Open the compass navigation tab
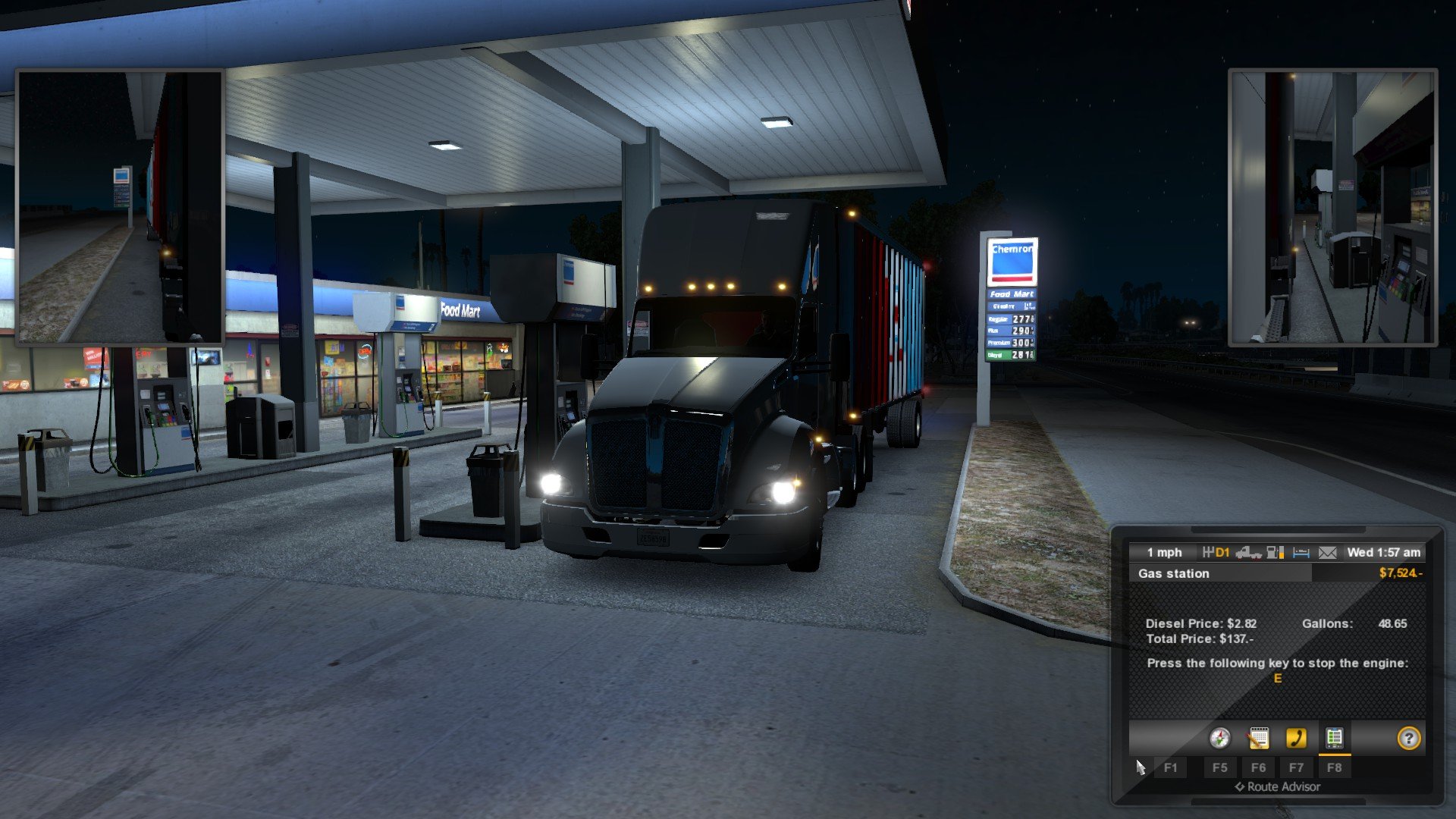 pyautogui.click(x=1219, y=738)
